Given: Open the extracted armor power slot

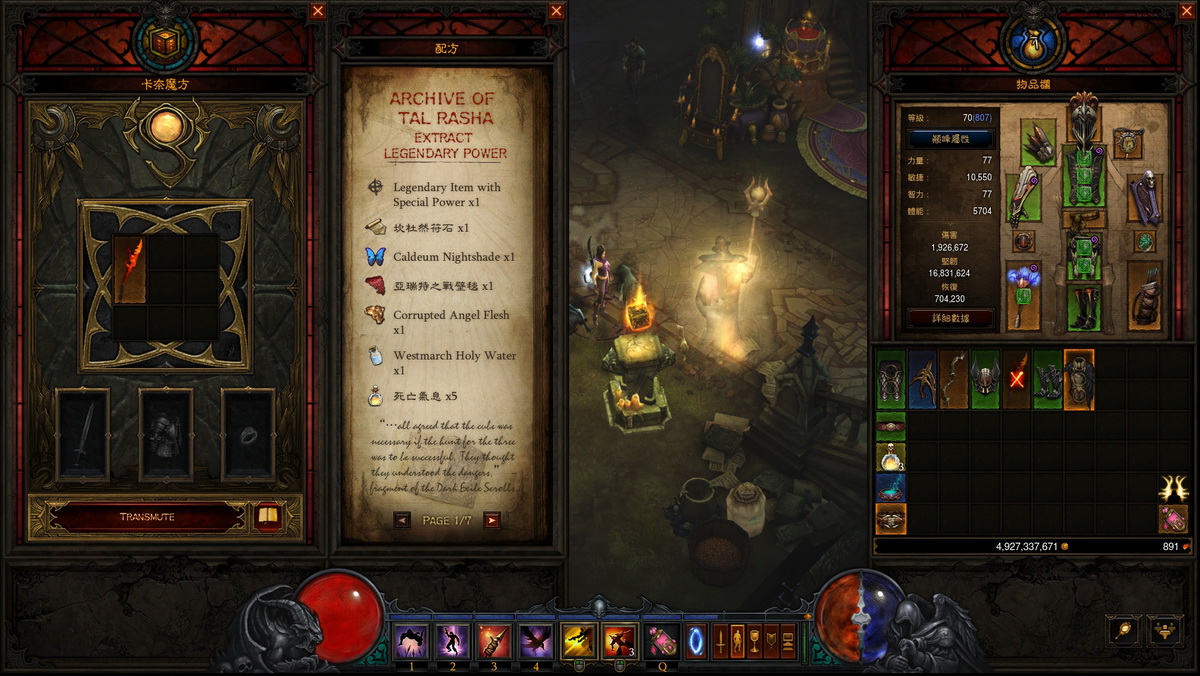Looking at the screenshot, I should point(166,435).
